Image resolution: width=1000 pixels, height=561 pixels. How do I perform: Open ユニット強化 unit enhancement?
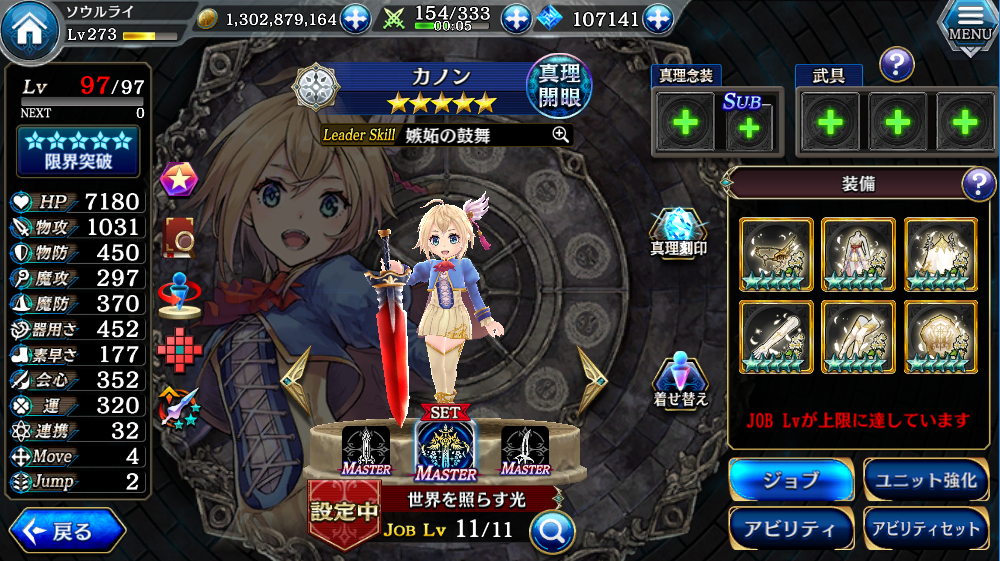926,481
